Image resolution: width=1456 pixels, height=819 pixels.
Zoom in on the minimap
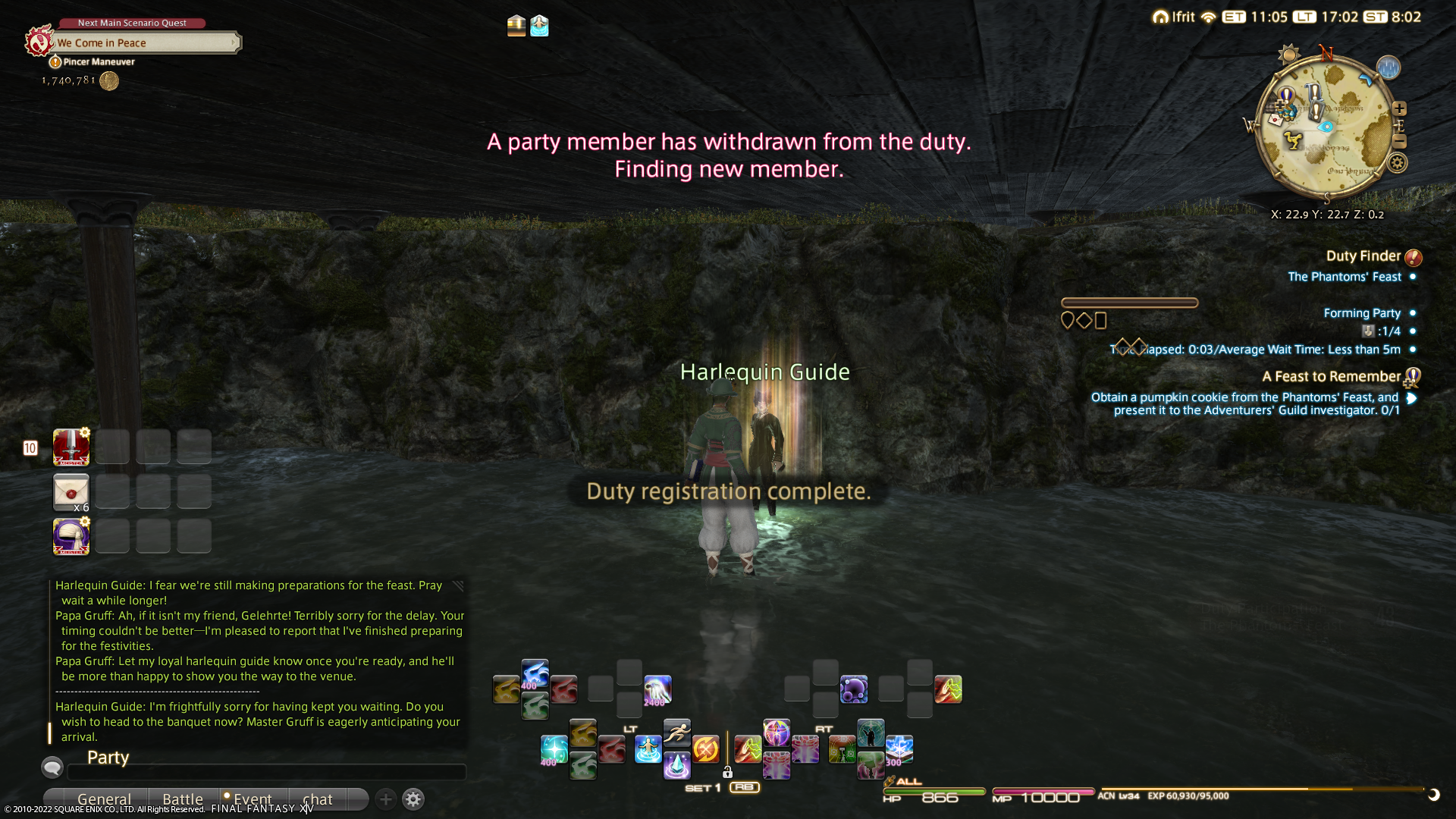tap(1399, 109)
